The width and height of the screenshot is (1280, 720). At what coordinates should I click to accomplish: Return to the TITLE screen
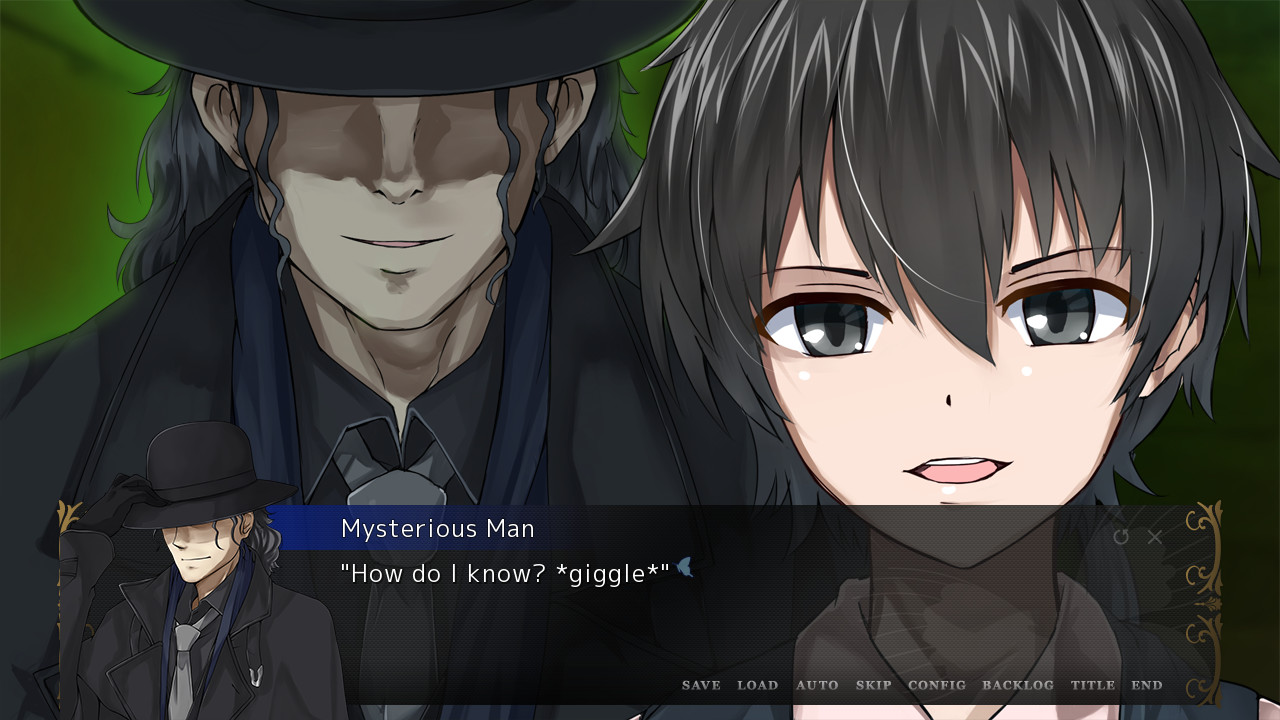(1093, 685)
